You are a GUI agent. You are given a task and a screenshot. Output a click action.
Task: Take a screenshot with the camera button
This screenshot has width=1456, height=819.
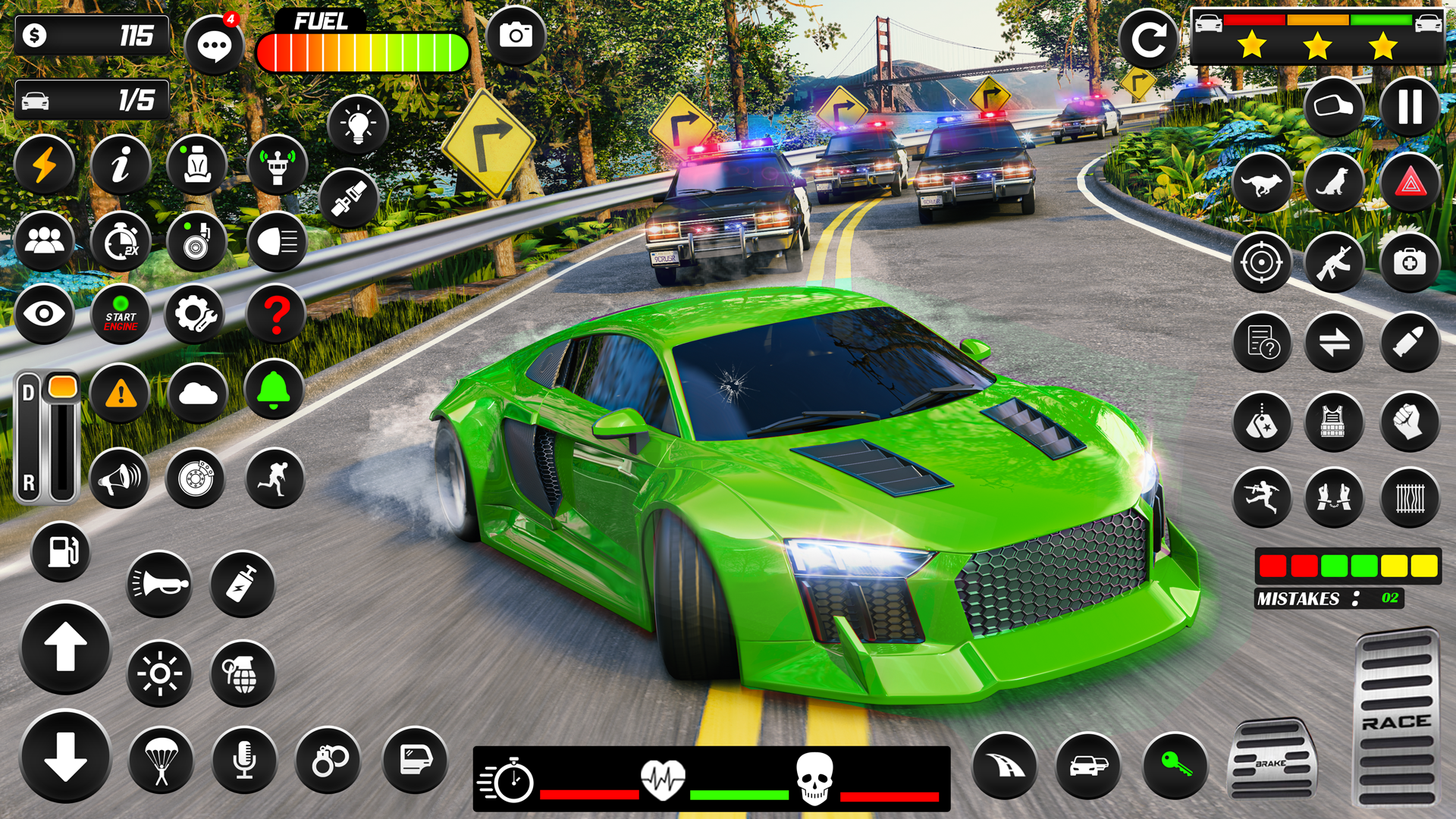point(516,36)
